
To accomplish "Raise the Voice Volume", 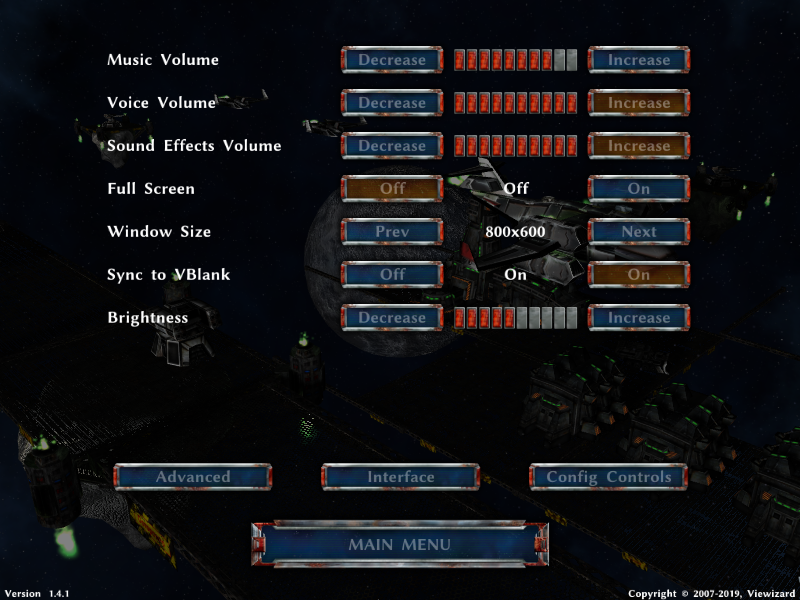I will pos(639,103).
